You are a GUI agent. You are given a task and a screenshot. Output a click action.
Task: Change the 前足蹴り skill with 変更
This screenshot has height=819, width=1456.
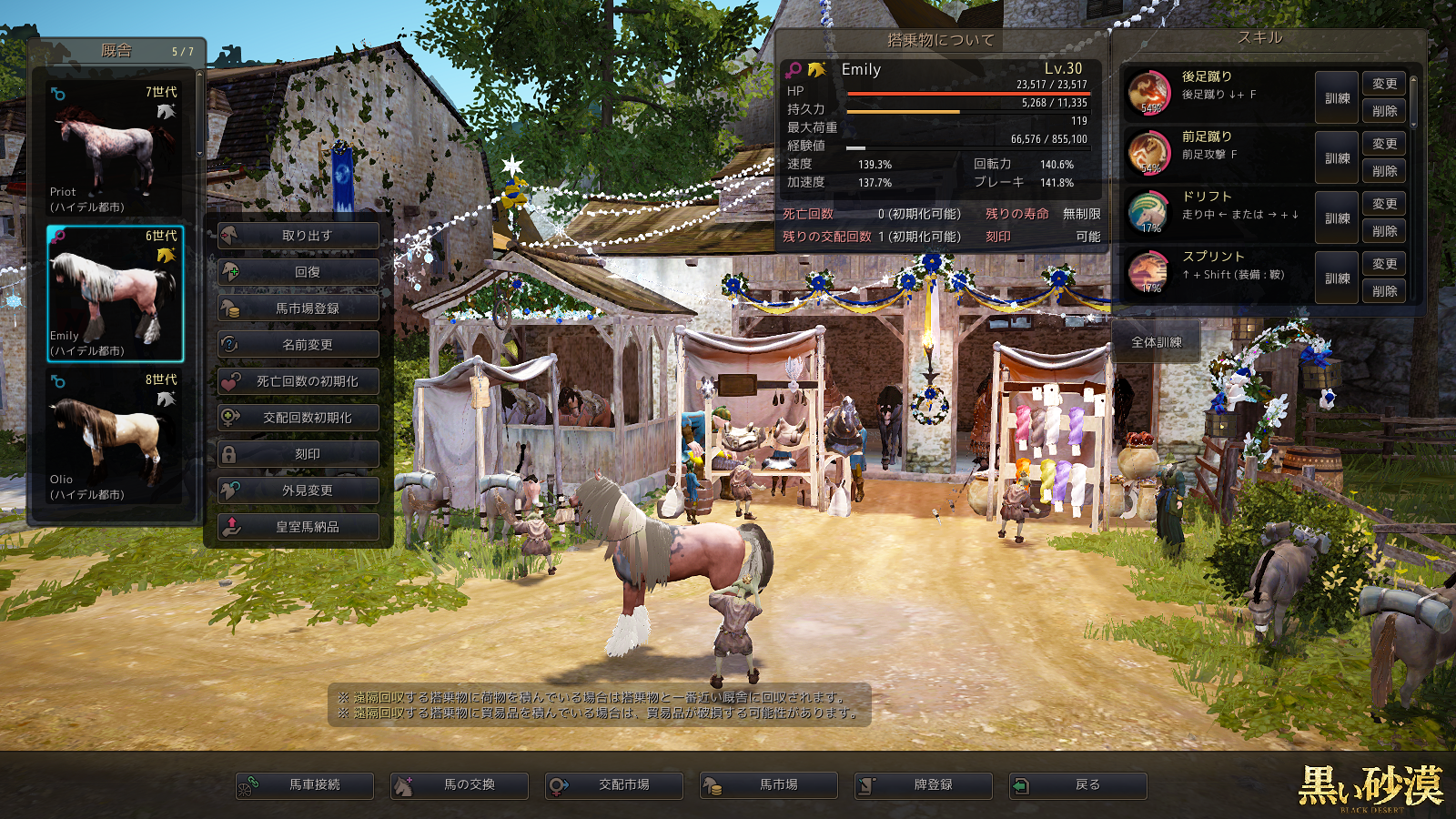pos(1384,144)
